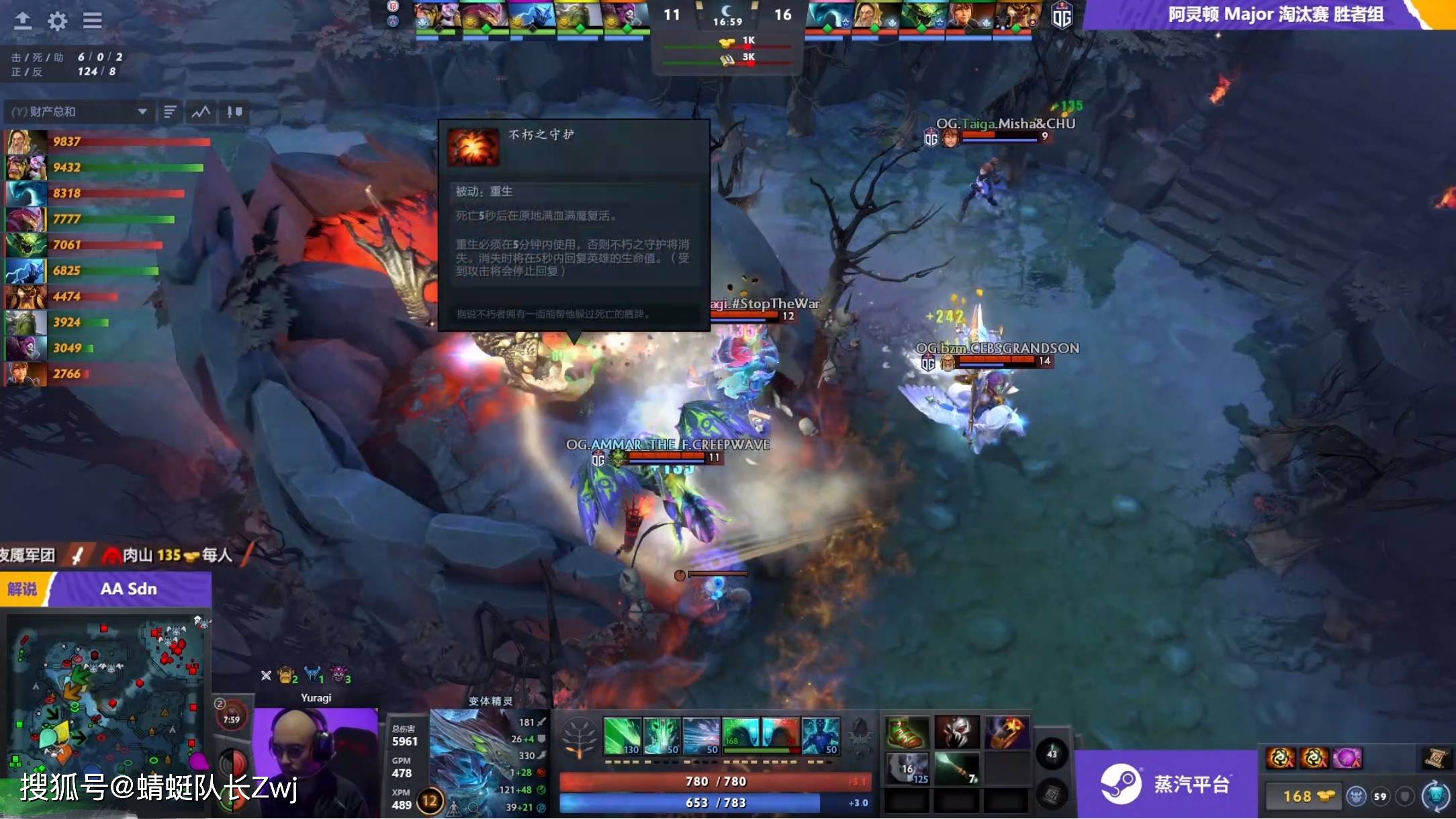
Task: Select the net worth graph icon
Action: pos(201,112)
